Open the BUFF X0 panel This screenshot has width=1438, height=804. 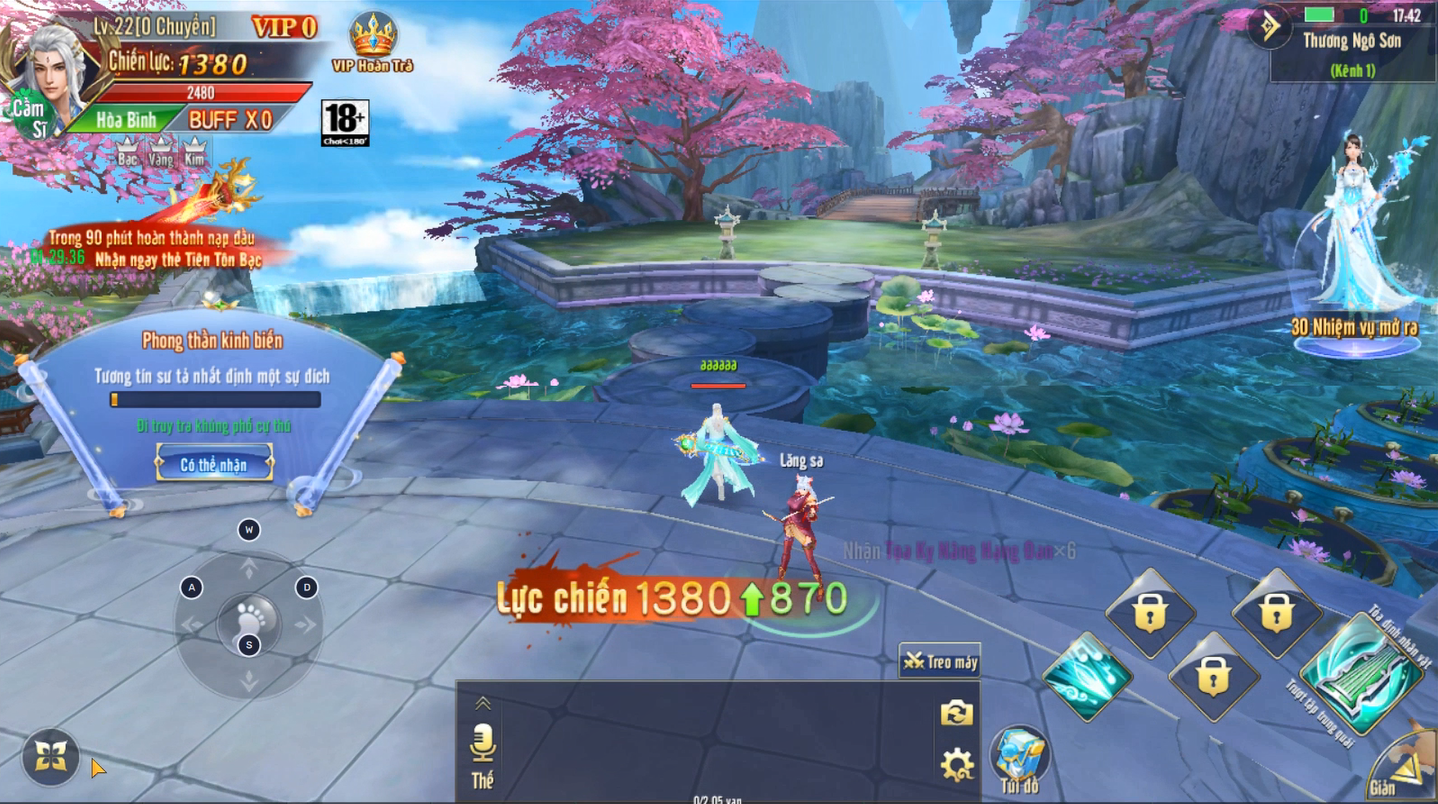tap(231, 120)
